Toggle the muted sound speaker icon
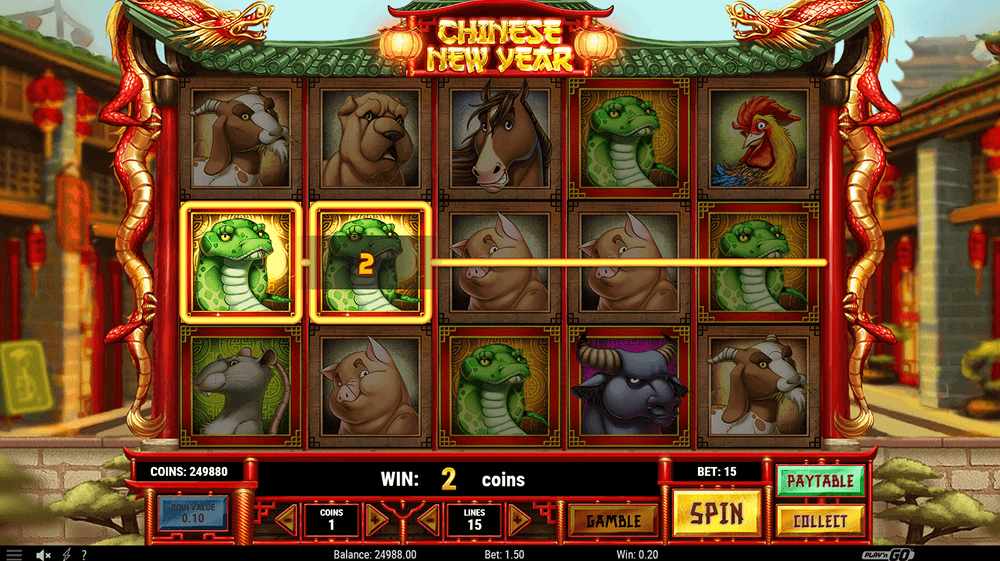 [x=43, y=554]
